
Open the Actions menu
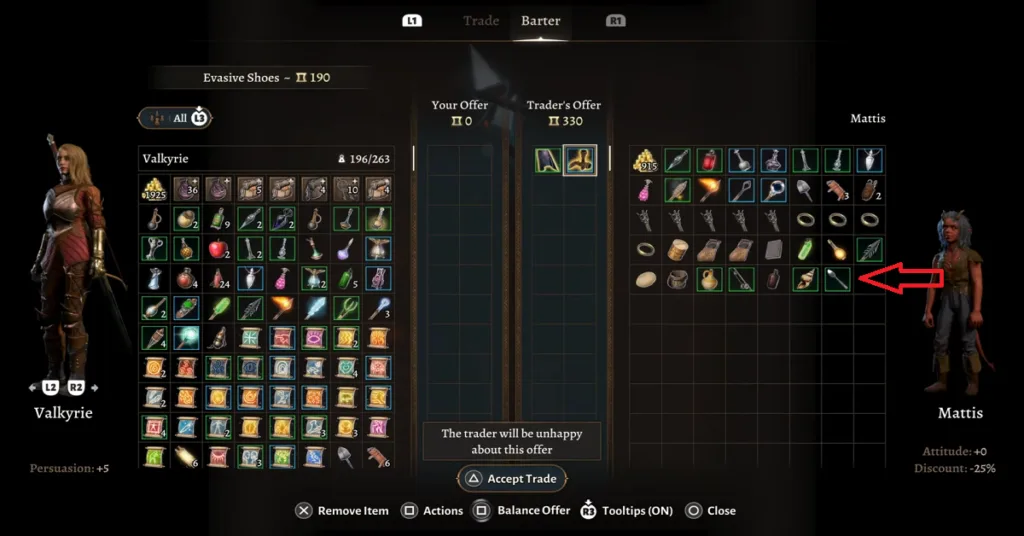point(432,510)
